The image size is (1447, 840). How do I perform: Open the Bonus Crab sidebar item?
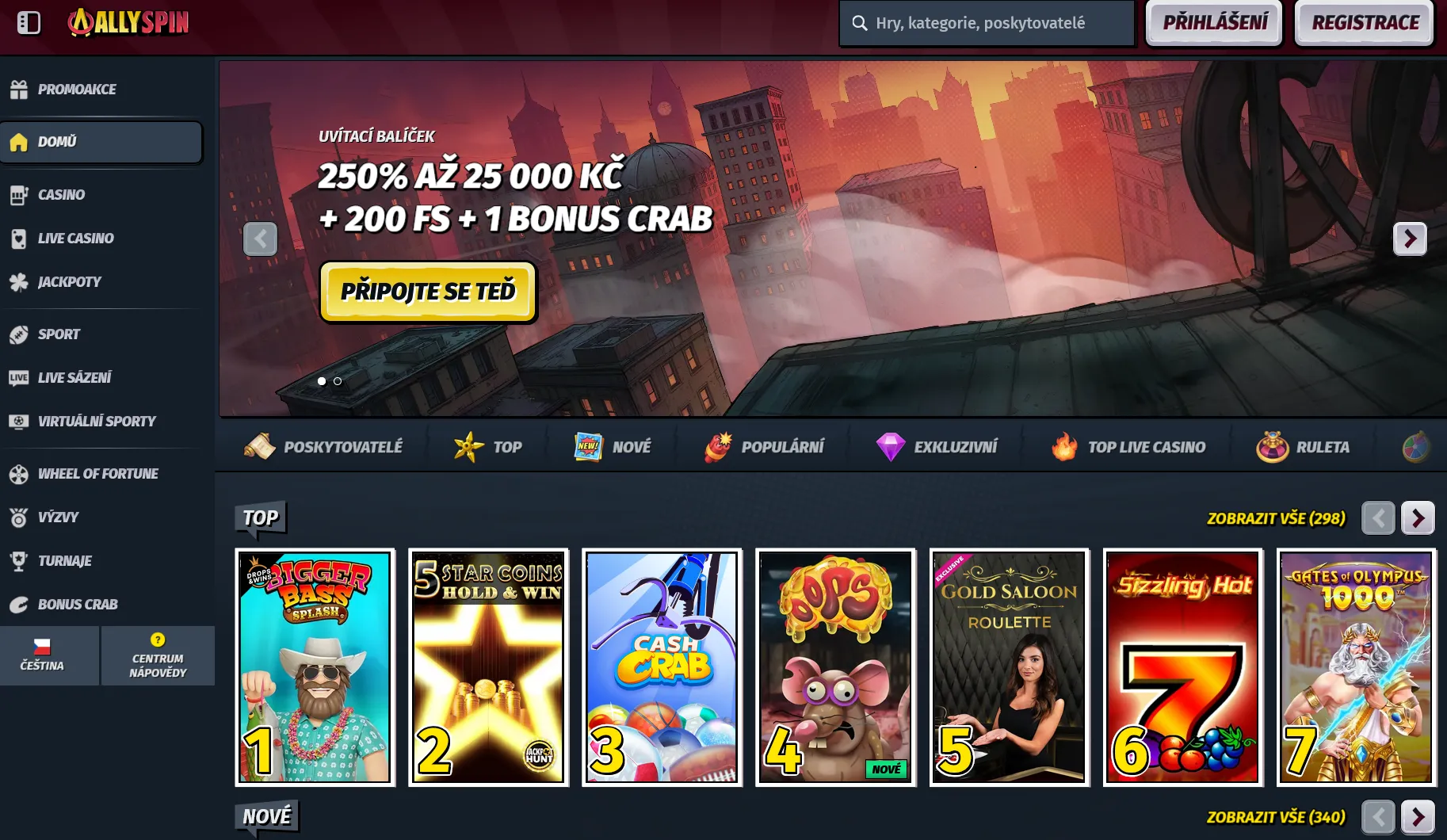coord(77,604)
